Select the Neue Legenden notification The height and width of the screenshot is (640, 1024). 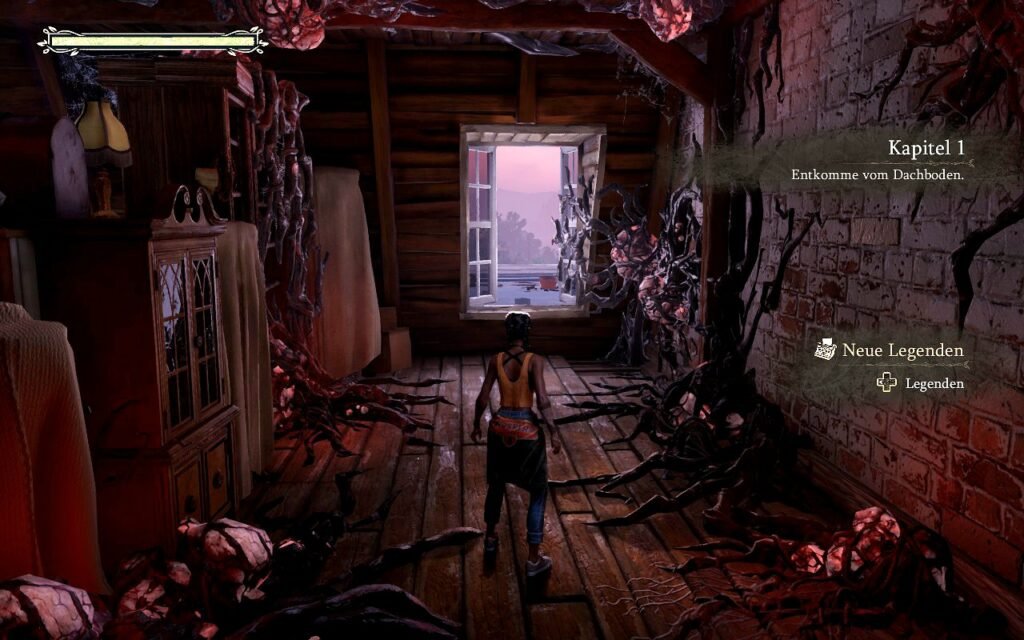(x=890, y=351)
